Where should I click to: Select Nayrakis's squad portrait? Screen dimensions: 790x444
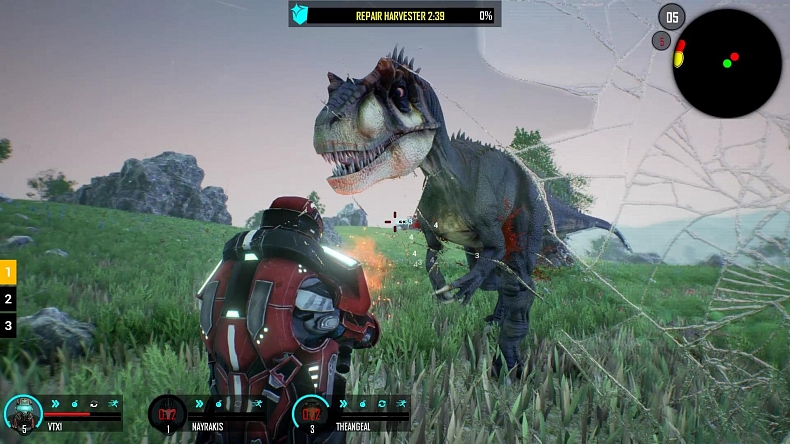pyautogui.click(x=167, y=413)
